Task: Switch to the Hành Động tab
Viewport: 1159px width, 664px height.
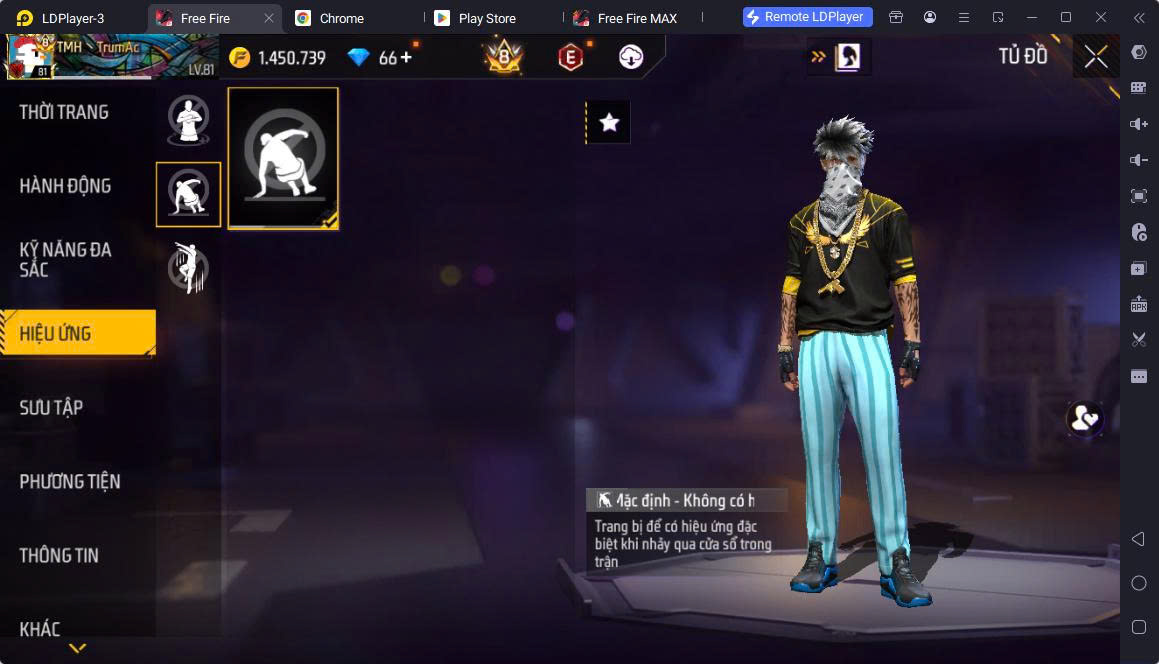Action: (65, 186)
